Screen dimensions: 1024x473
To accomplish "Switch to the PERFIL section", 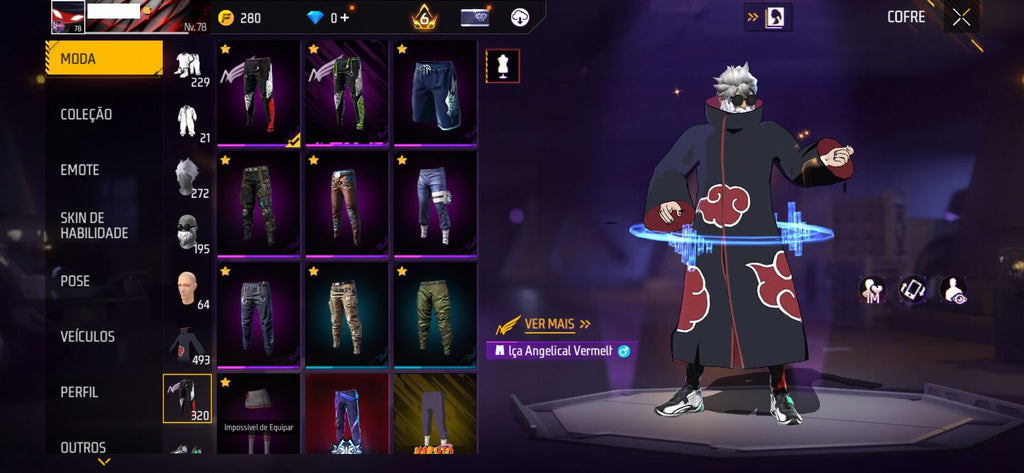I will coord(79,393).
